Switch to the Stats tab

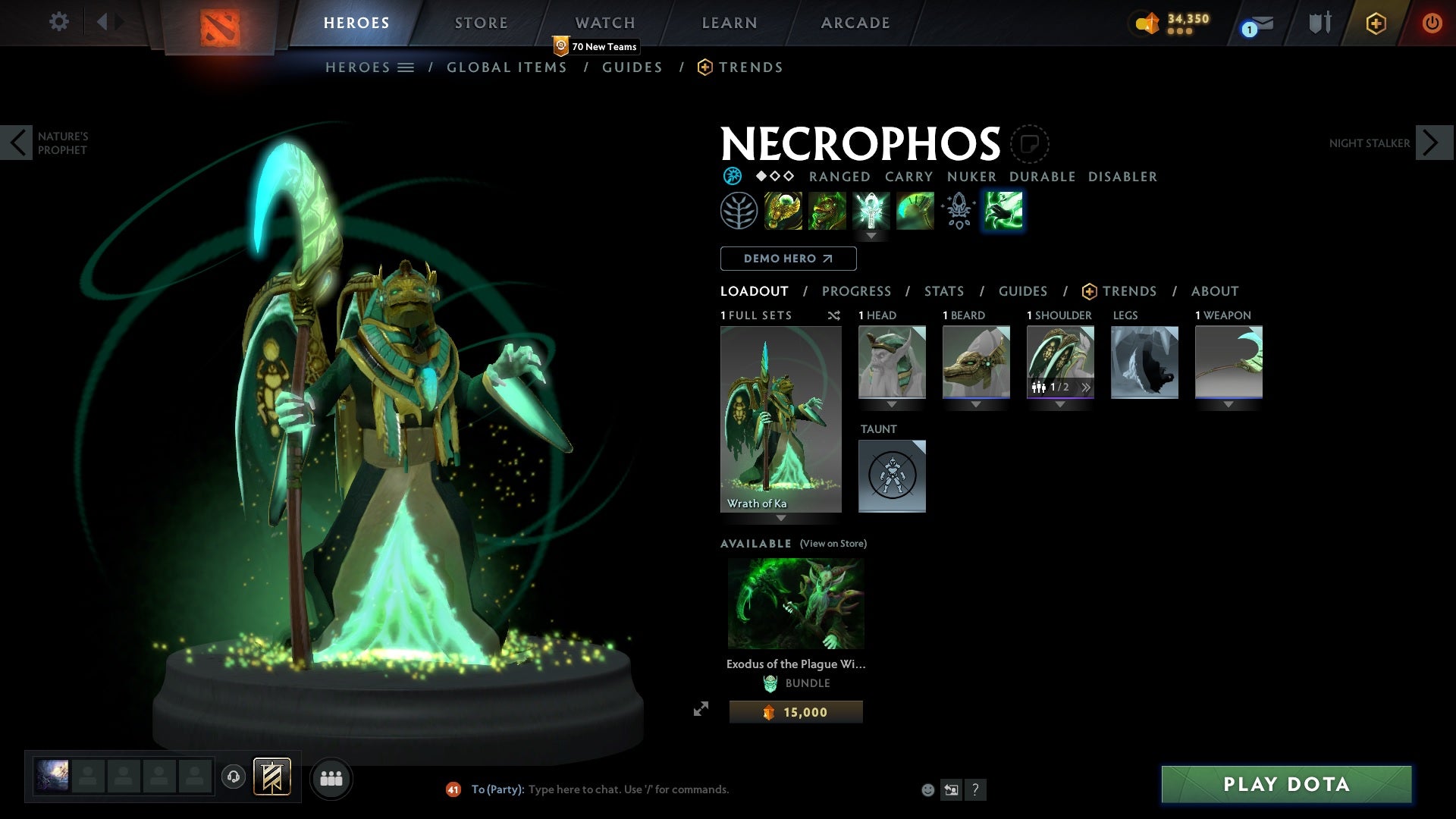(x=944, y=291)
